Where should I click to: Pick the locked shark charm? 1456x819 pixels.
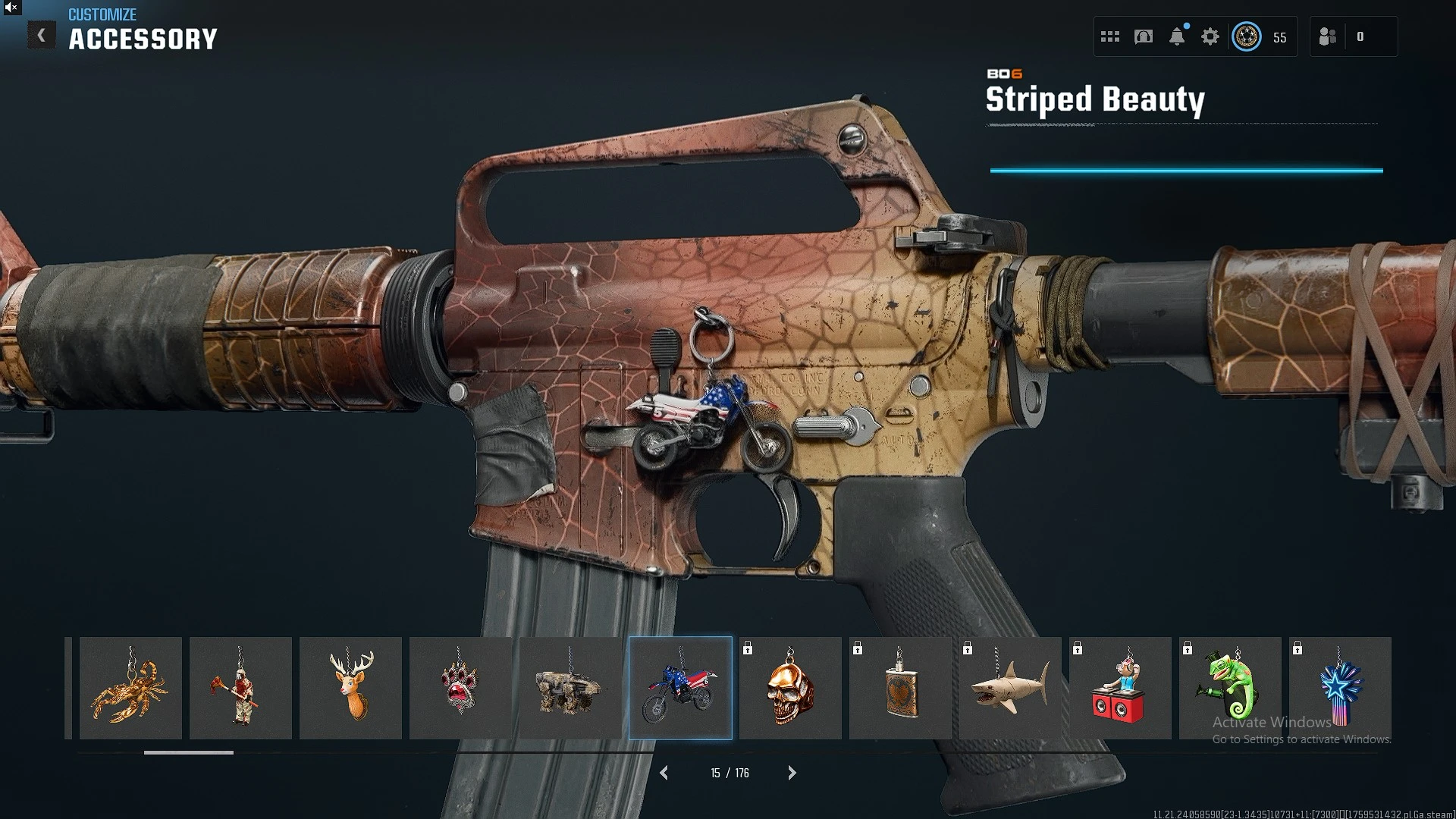click(x=1010, y=688)
